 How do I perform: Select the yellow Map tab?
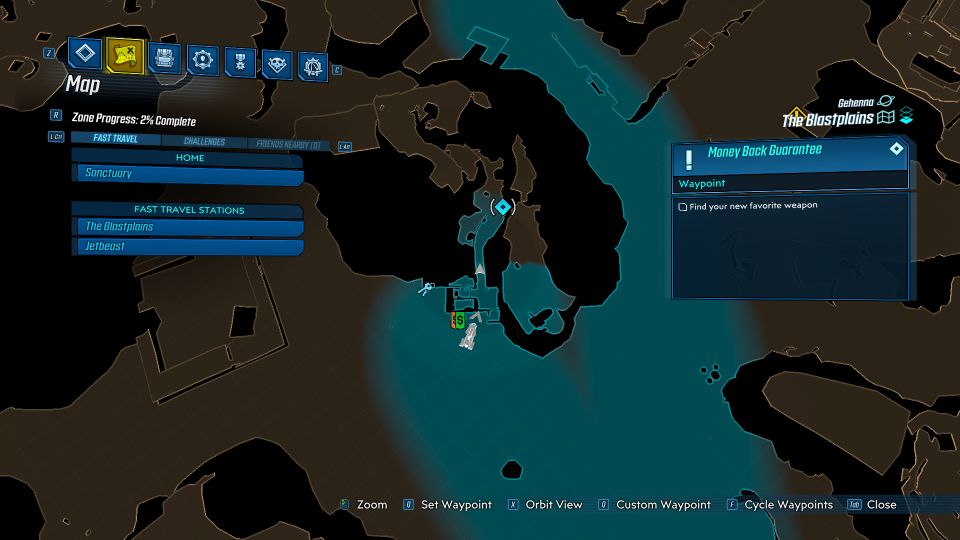(124, 54)
